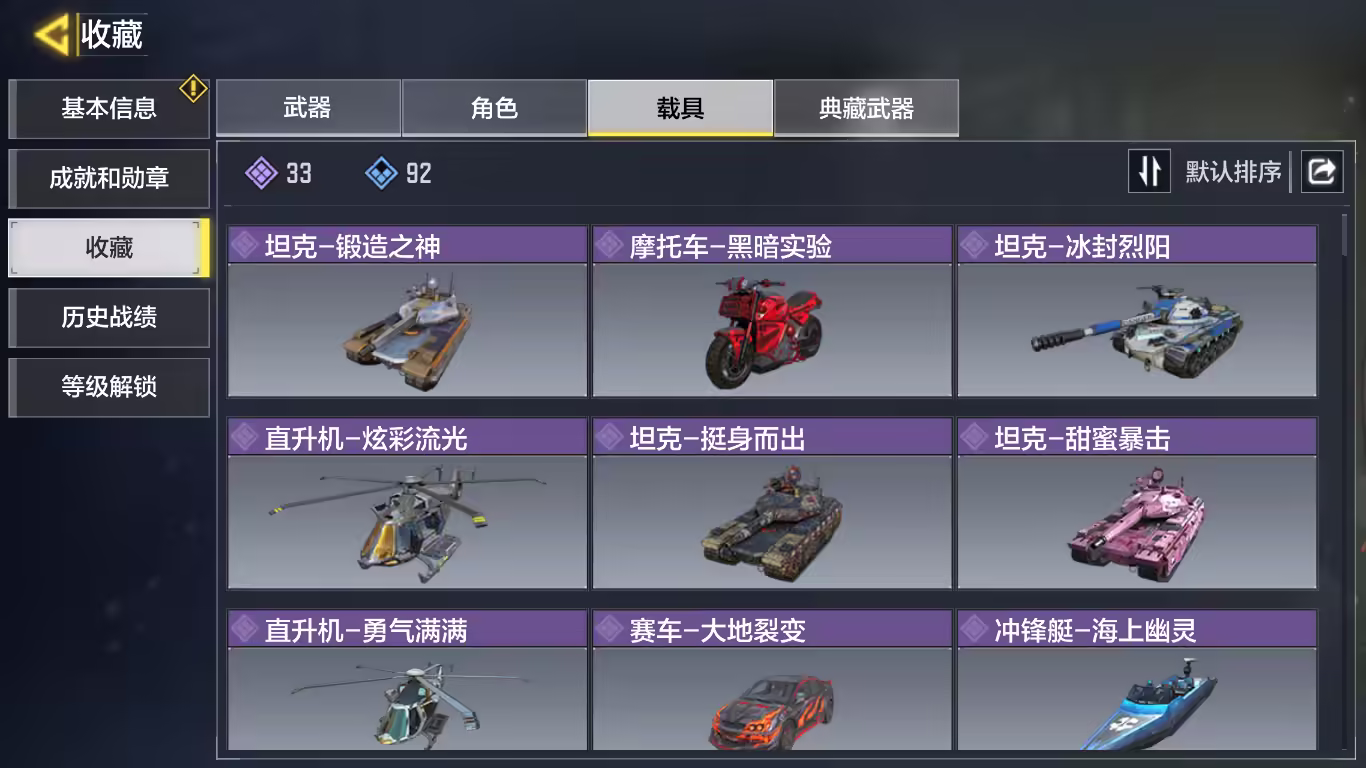Open 成就和勋章 section
1366x768 pixels.
tap(109, 178)
